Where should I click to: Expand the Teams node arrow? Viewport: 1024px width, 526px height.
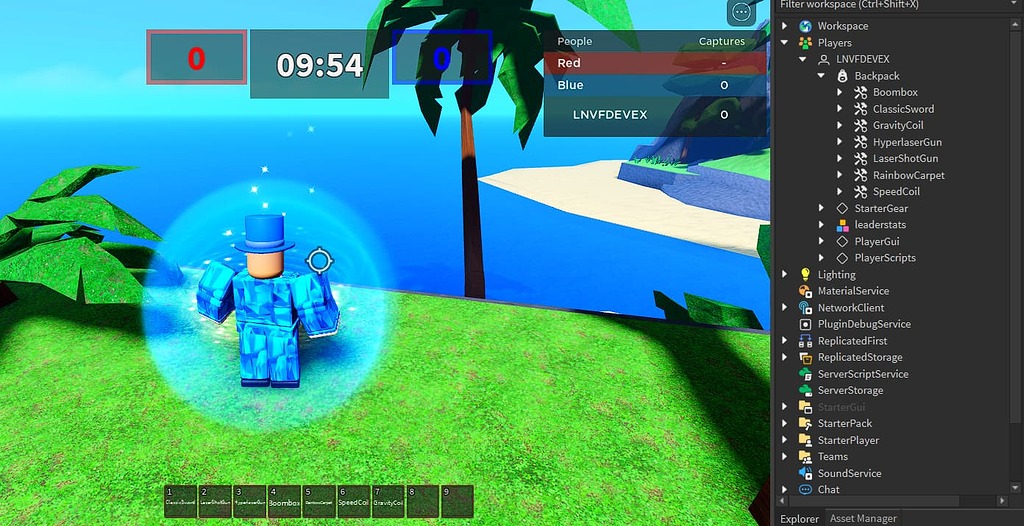coord(784,457)
